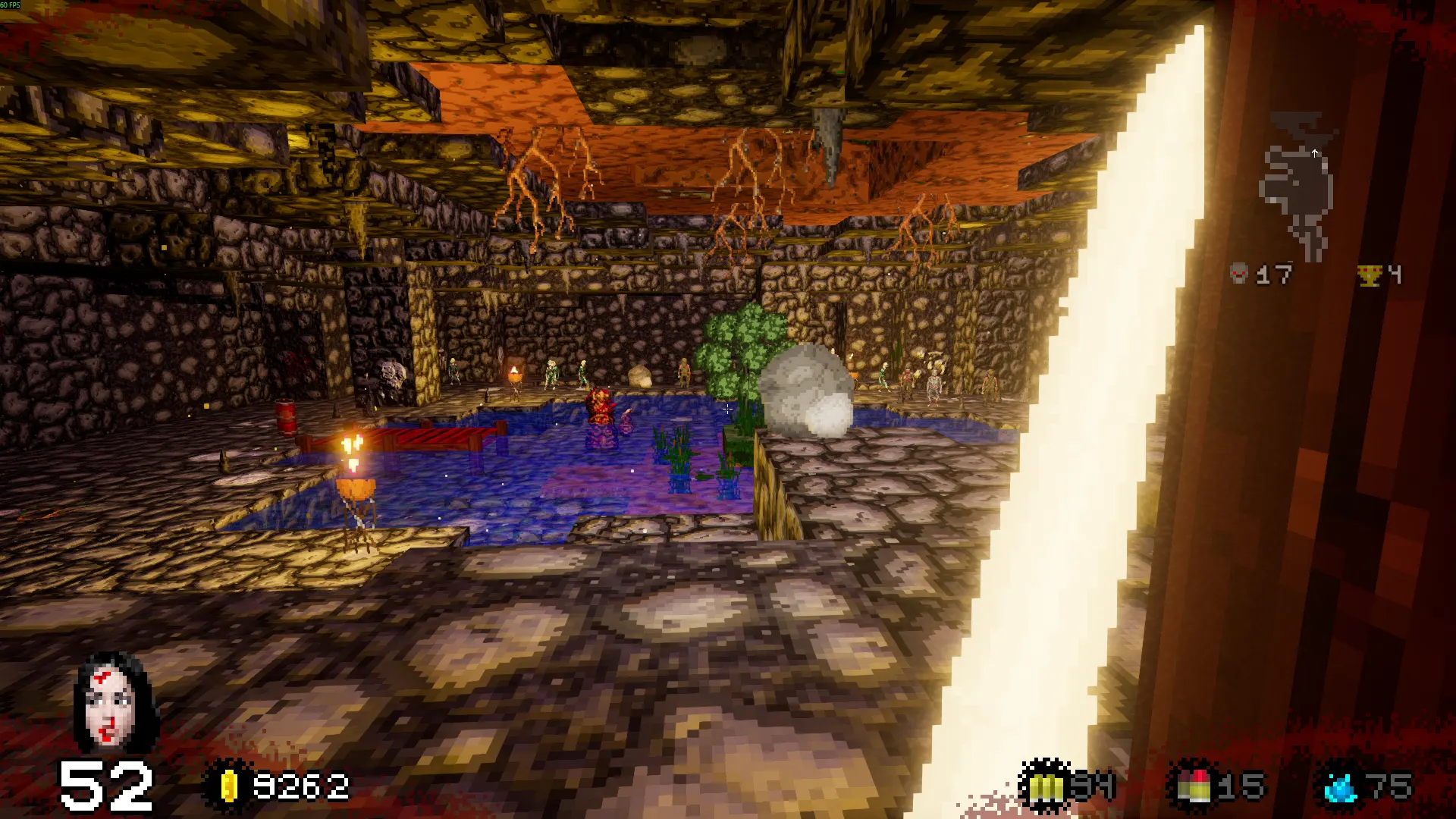Select the yellow bullets ammo icon
The width and height of the screenshot is (1456, 819).
1046,787
